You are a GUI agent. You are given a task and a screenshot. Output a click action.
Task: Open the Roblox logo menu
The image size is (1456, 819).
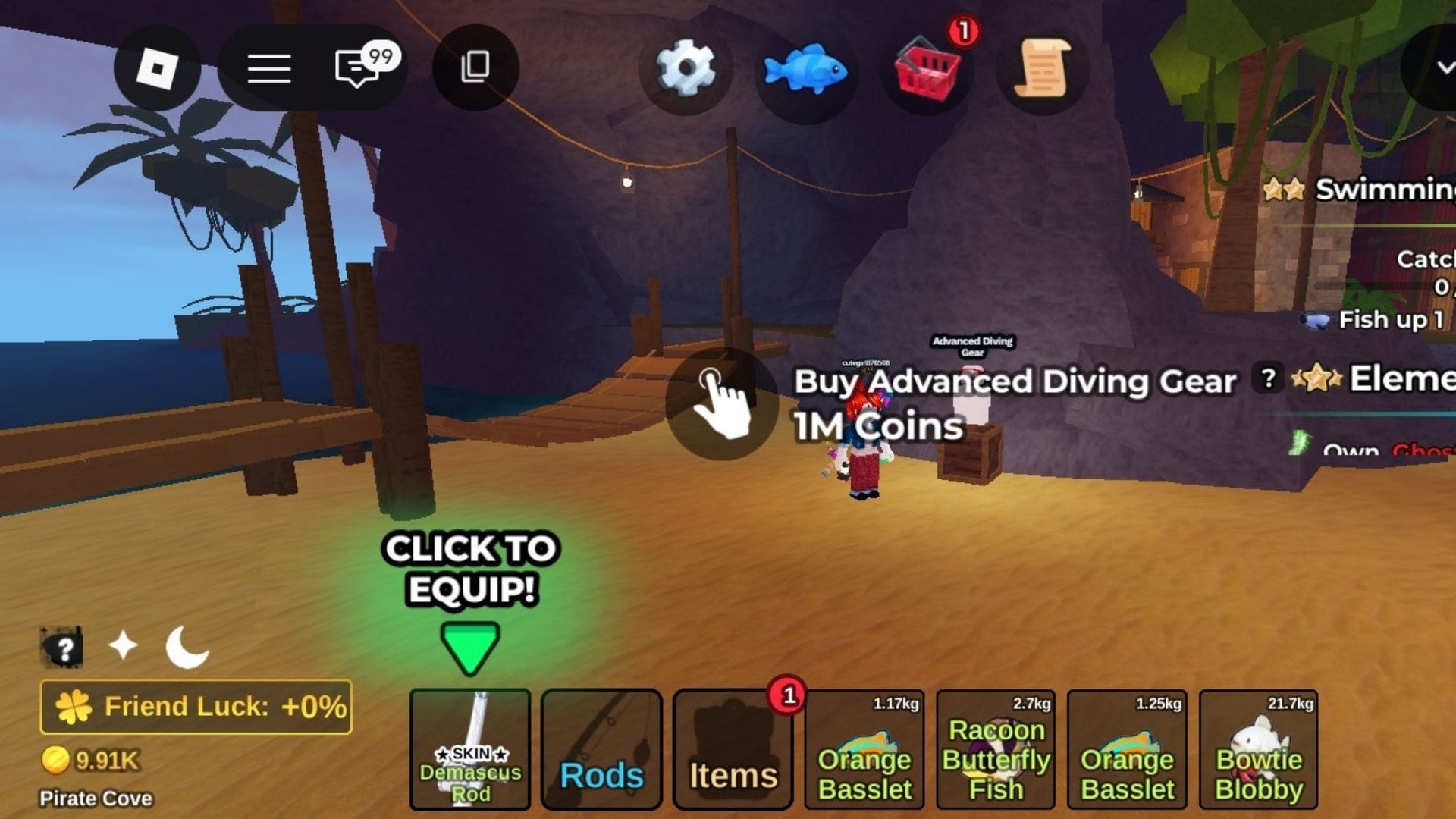pos(157,68)
